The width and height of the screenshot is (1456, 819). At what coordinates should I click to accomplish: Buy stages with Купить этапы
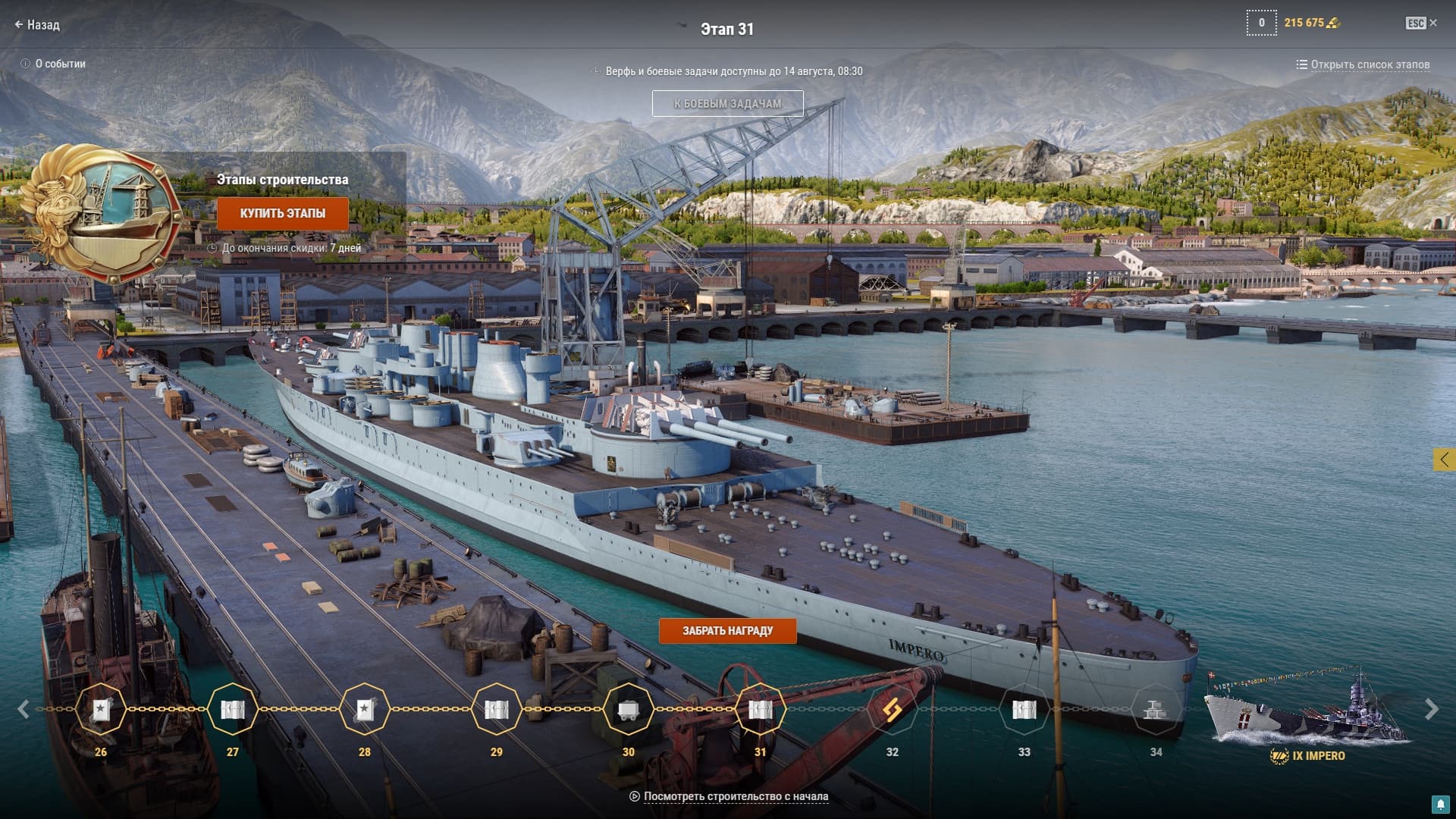click(x=283, y=214)
